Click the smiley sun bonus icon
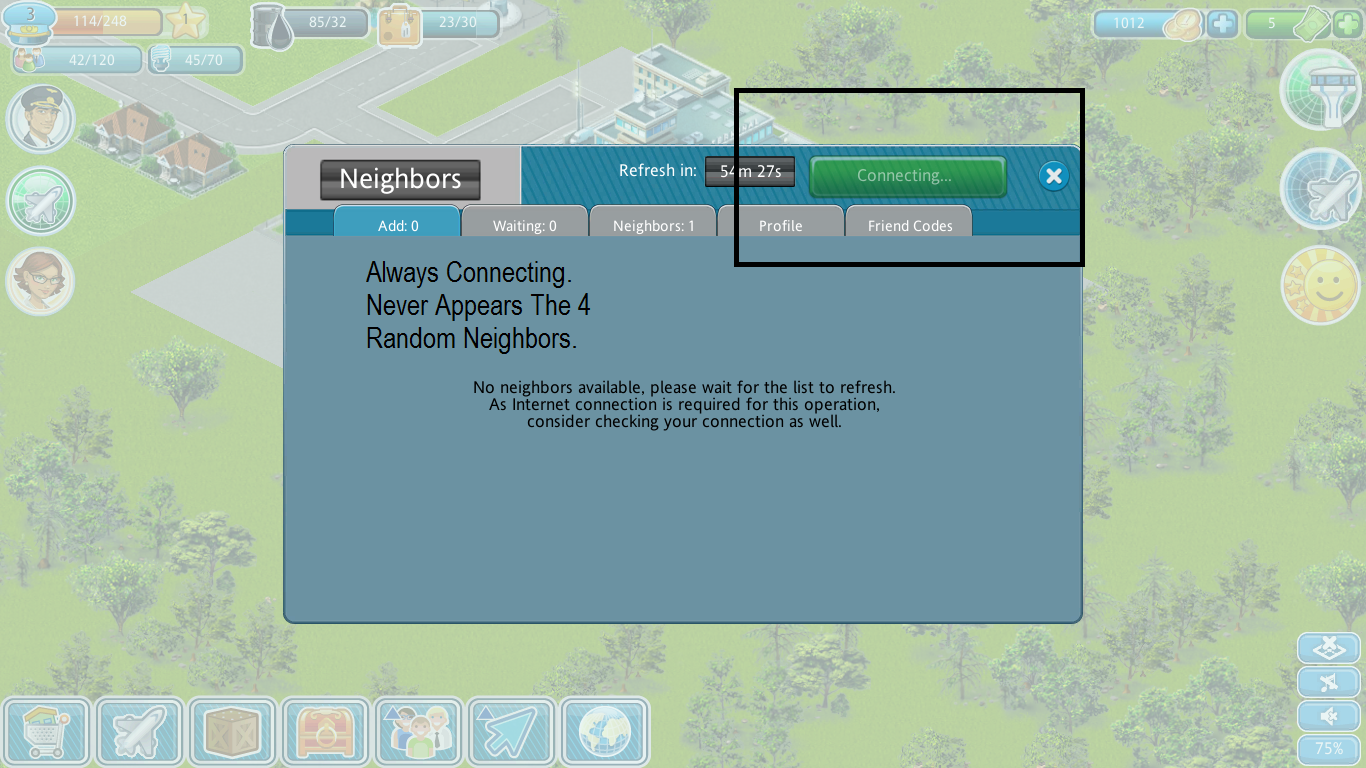 click(1321, 286)
